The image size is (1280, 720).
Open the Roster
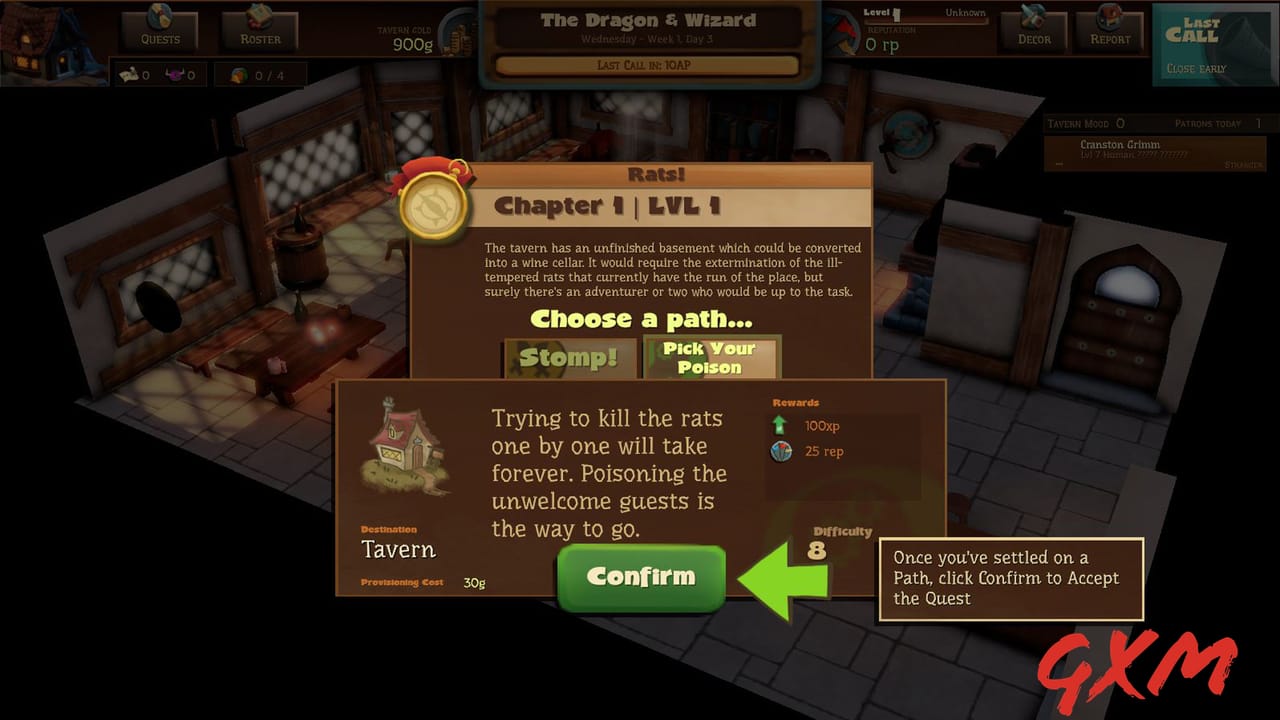(x=258, y=31)
